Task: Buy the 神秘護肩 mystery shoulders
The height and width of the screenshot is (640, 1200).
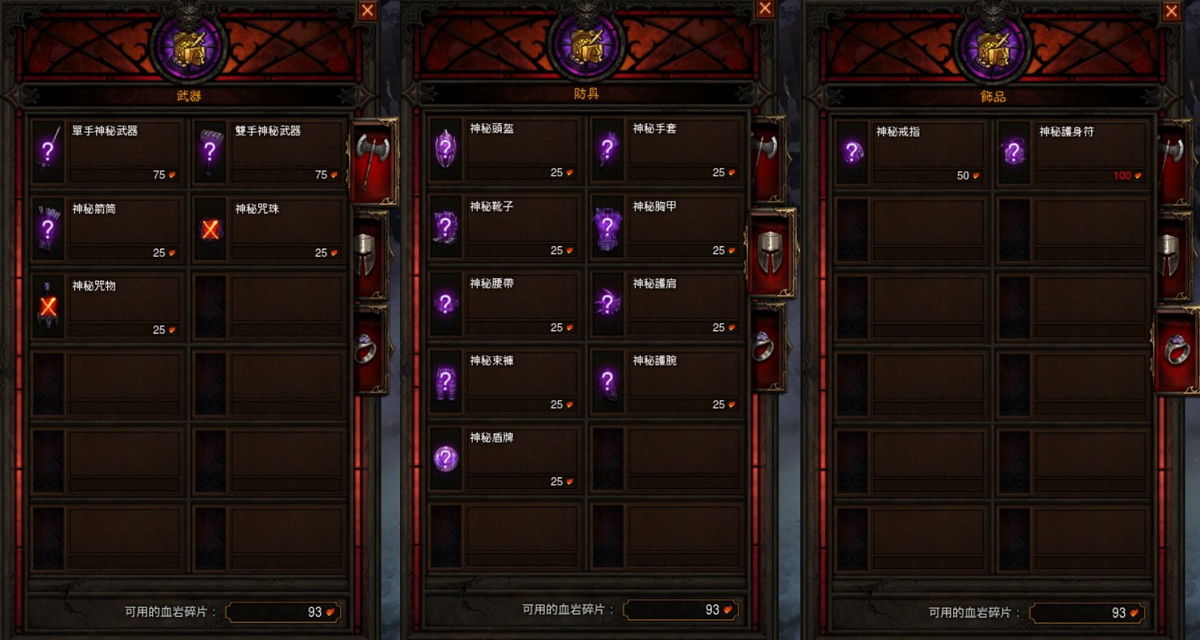Action: click(668, 305)
